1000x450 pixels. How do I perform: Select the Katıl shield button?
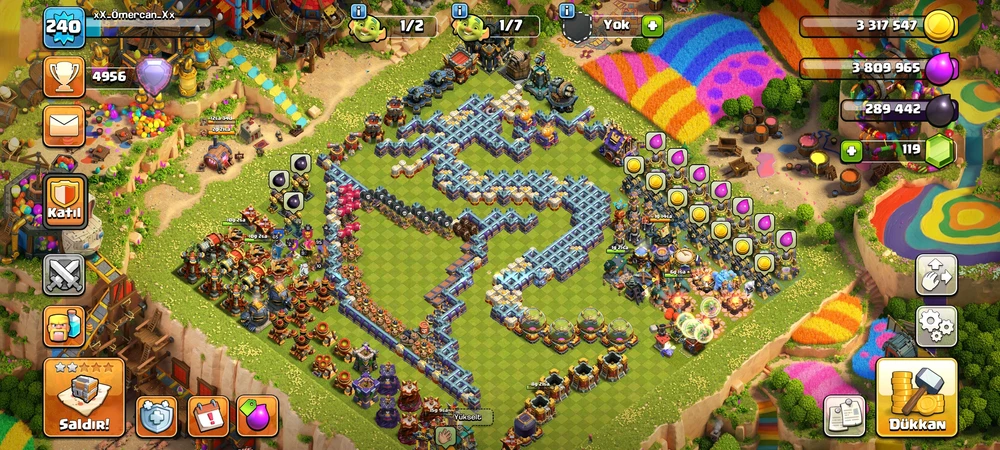64,201
